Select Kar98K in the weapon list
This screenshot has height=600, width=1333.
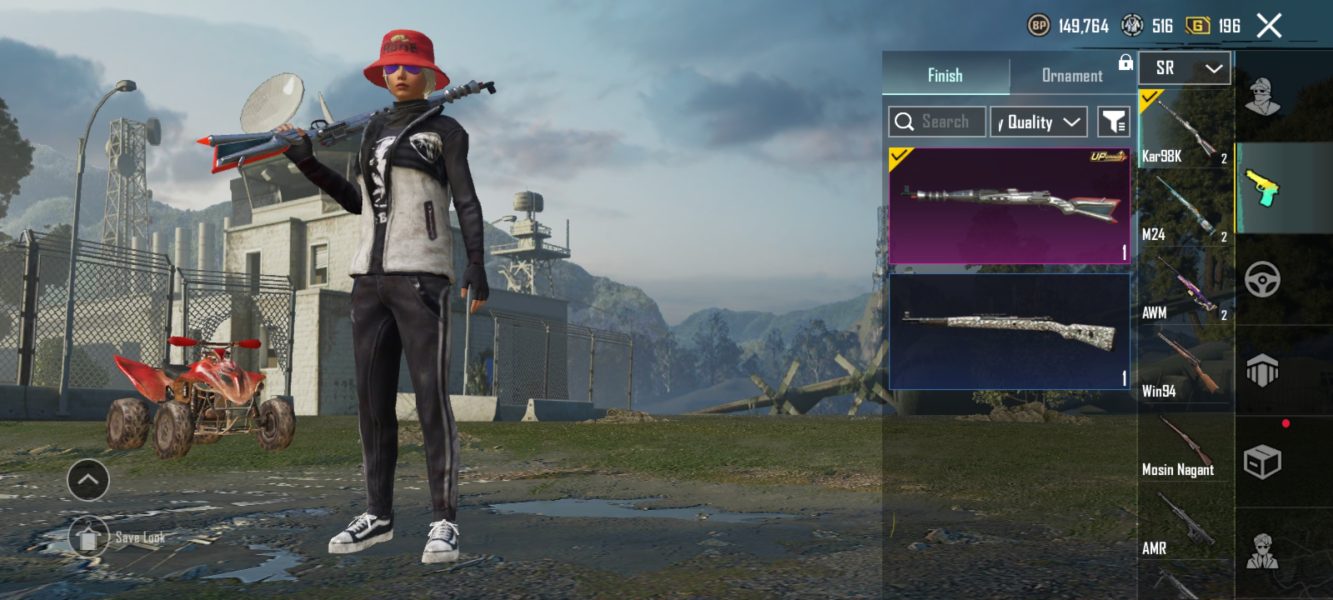pyautogui.click(x=1186, y=129)
